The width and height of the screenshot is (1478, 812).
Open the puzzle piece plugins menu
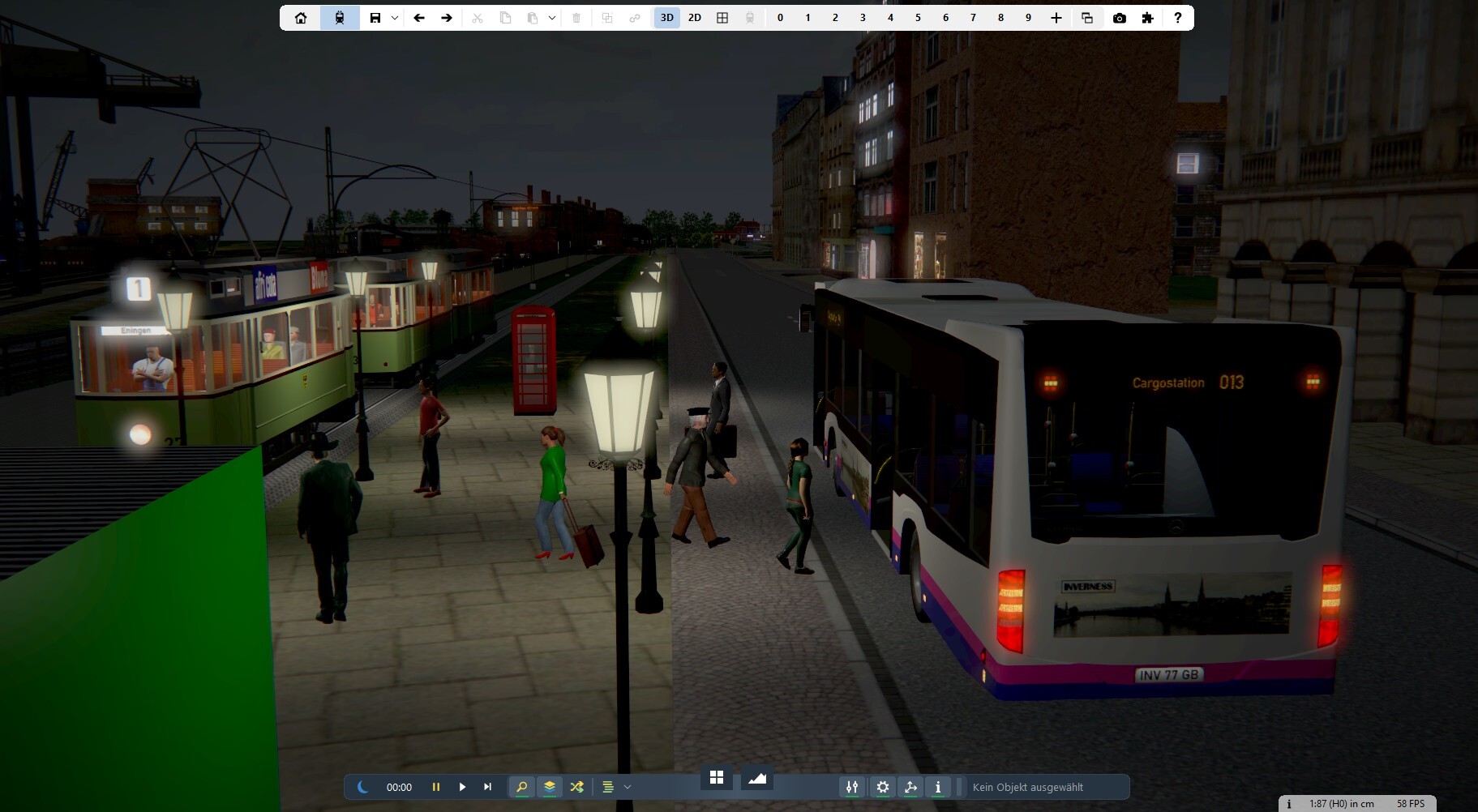tap(1147, 18)
